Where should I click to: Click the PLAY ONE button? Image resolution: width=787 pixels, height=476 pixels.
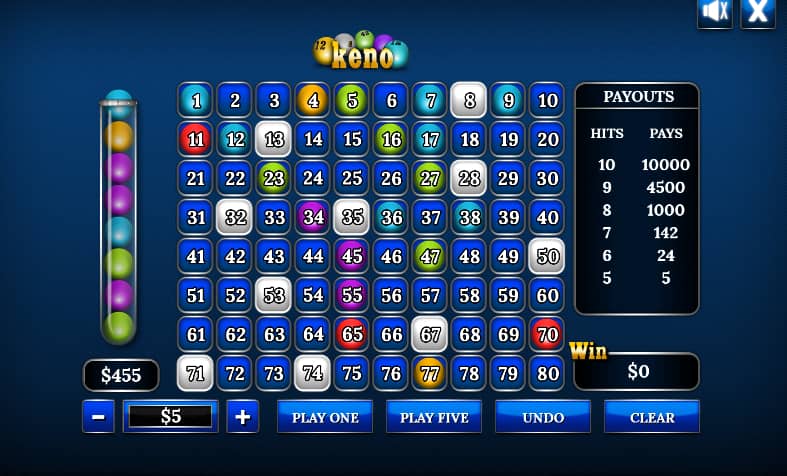(x=325, y=417)
